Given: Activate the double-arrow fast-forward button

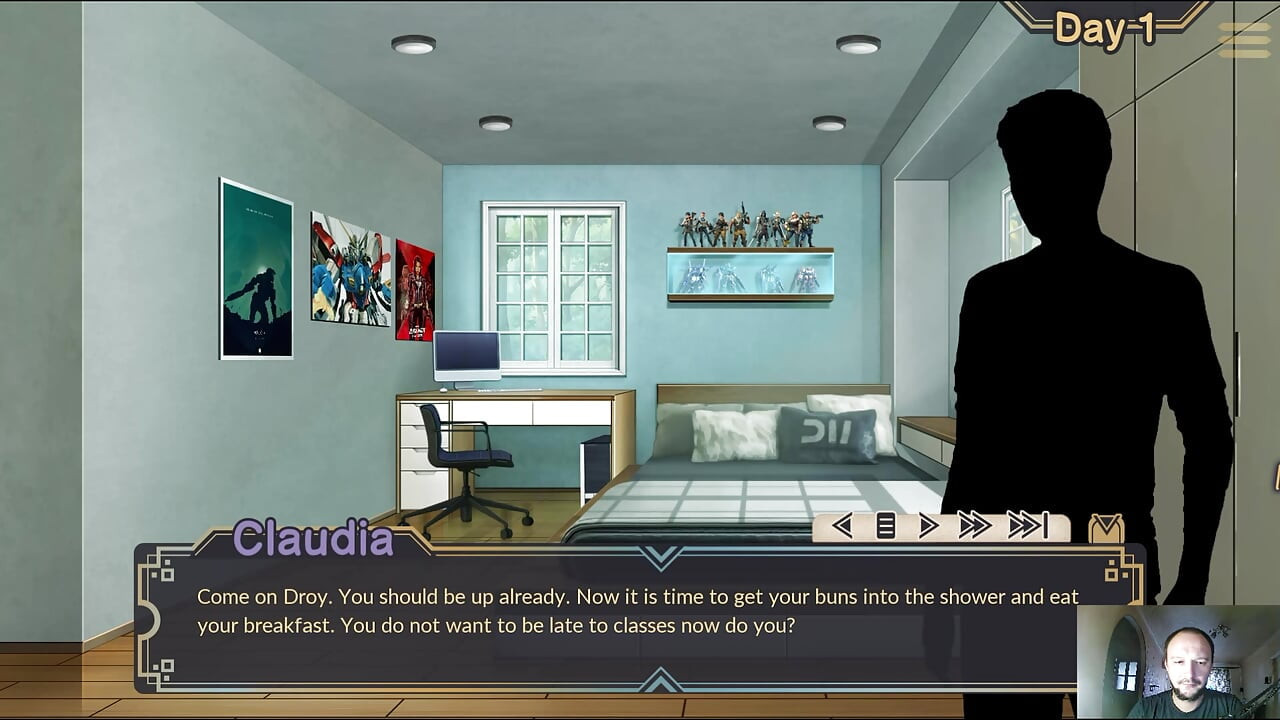Looking at the screenshot, I should pos(974,526).
